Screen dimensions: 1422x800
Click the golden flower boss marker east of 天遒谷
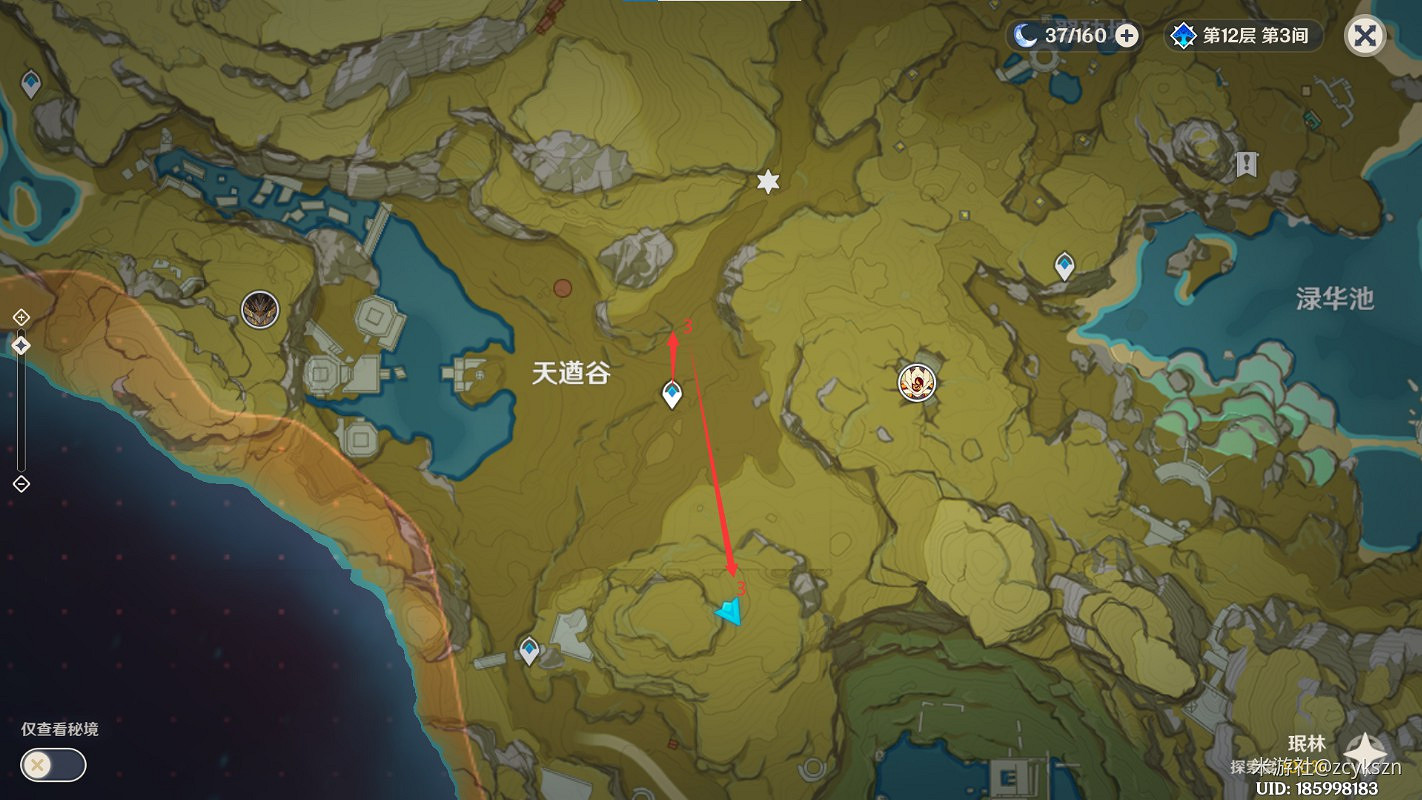click(x=916, y=382)
